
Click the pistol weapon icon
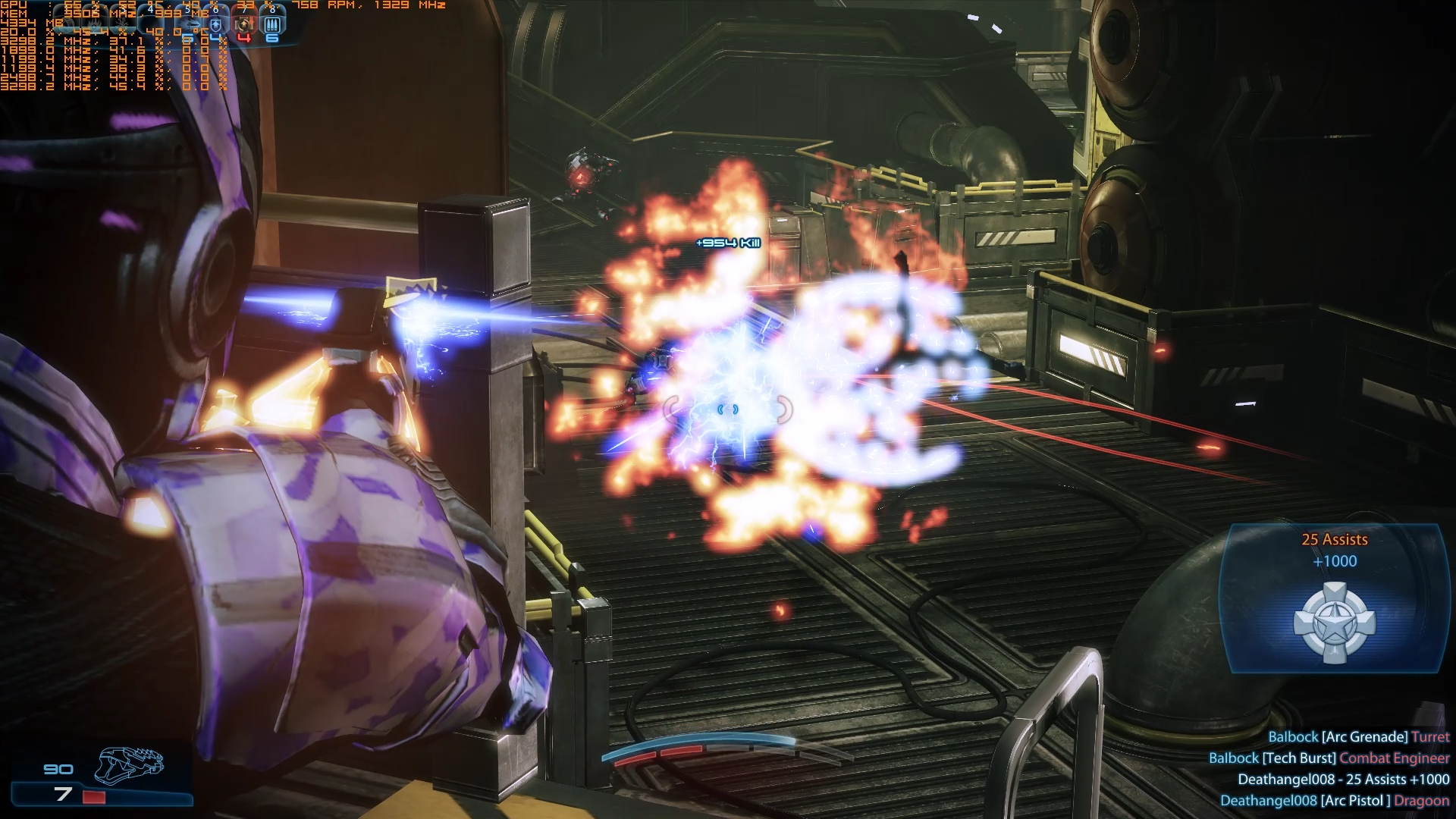pyautogui.click(x=129, y=764)
